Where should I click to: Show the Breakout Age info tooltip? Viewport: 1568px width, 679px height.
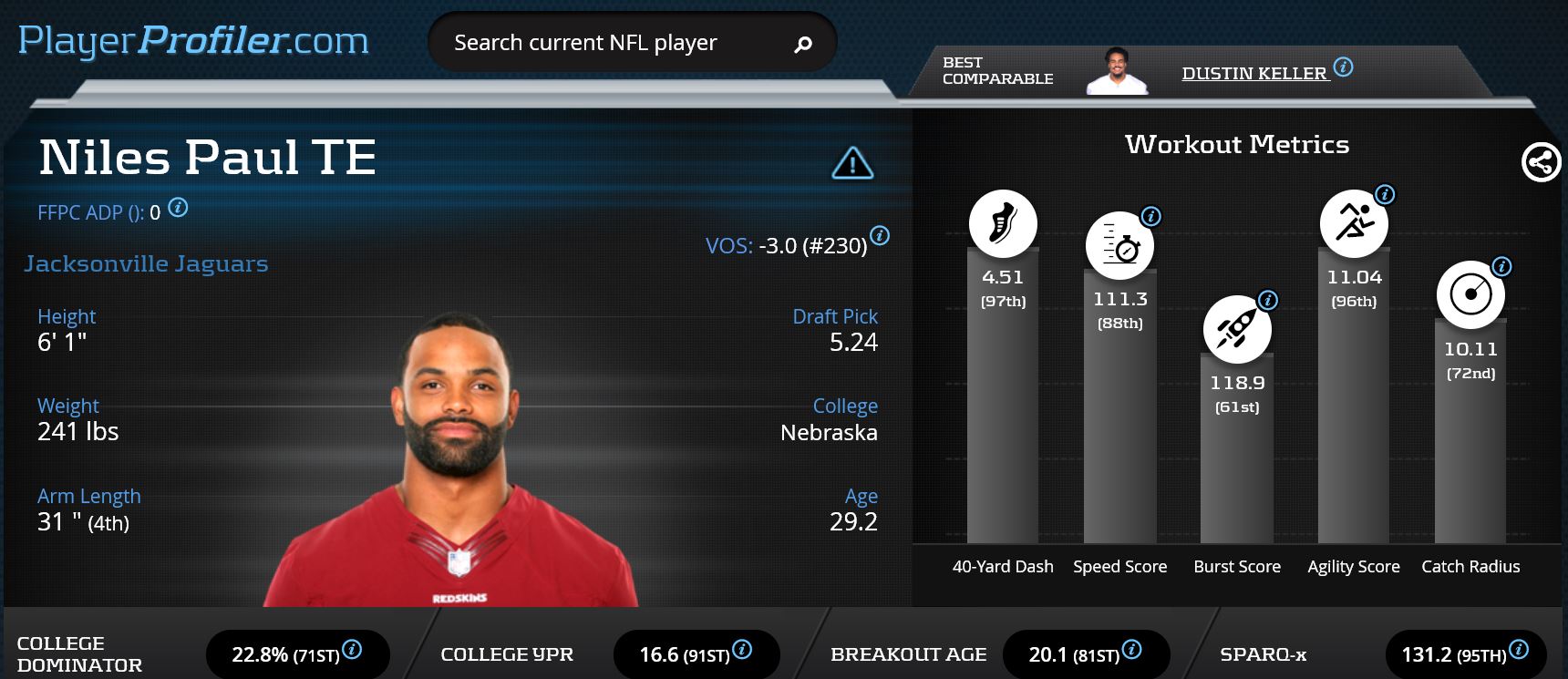[x=1131, y=649]
